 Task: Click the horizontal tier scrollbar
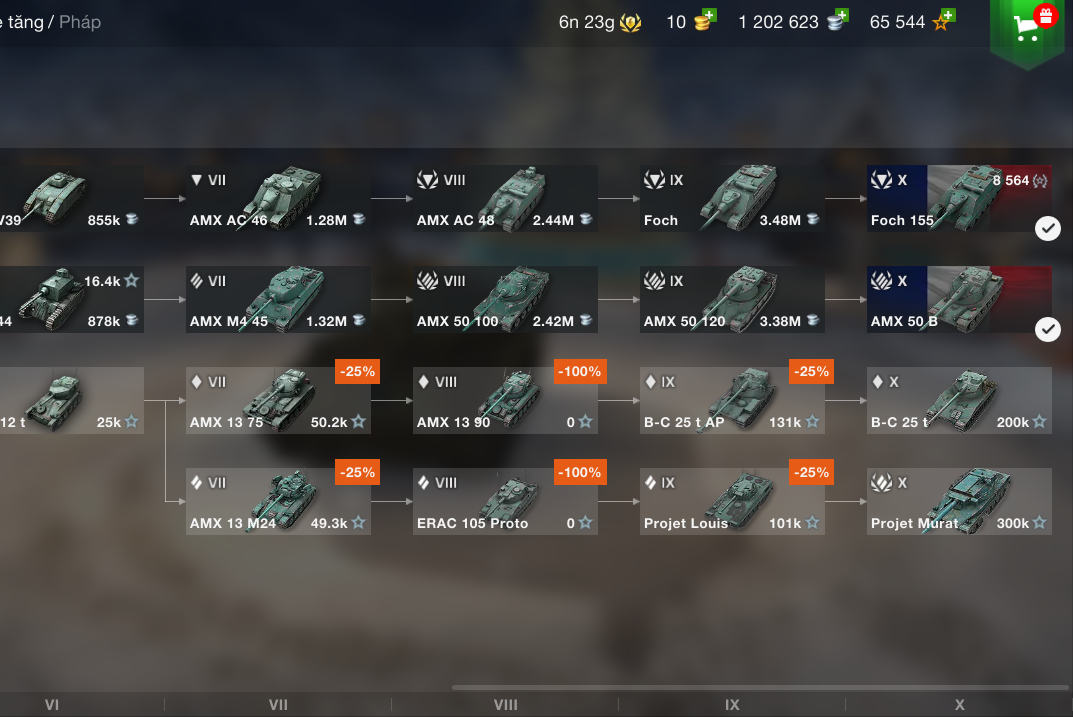pyautogui.click(x=760, y=688)
